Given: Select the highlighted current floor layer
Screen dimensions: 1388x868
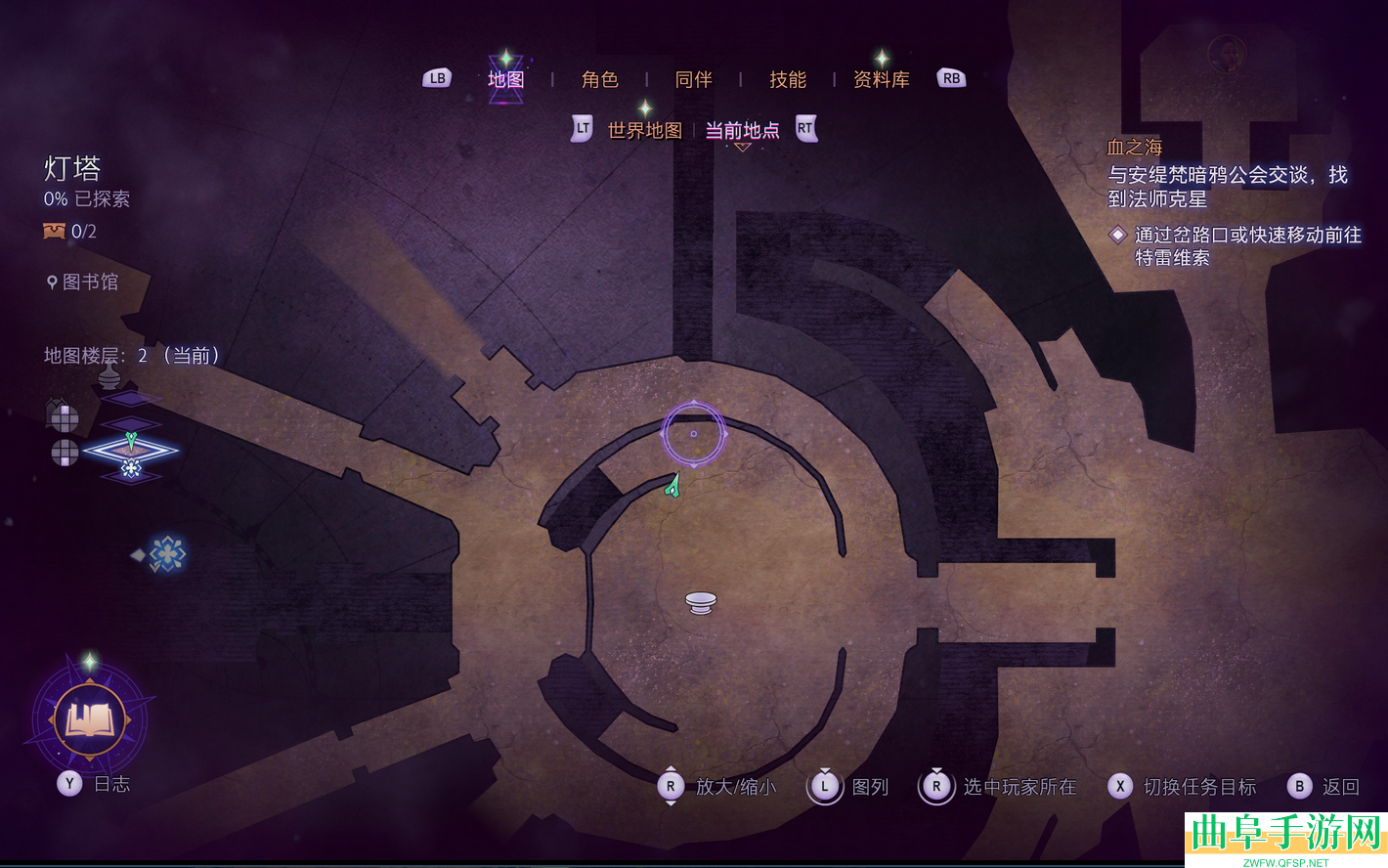Looking at the screenshot, I should (x=130, y=451).
